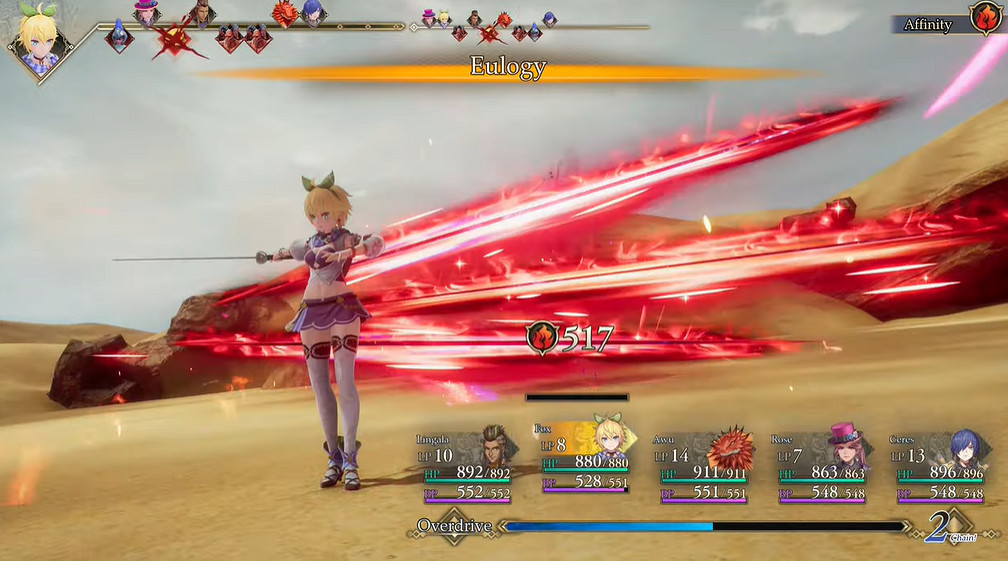Click the Affinity flame icon
This screenshot has width=1008, height=561.
(x=984, y=19)
